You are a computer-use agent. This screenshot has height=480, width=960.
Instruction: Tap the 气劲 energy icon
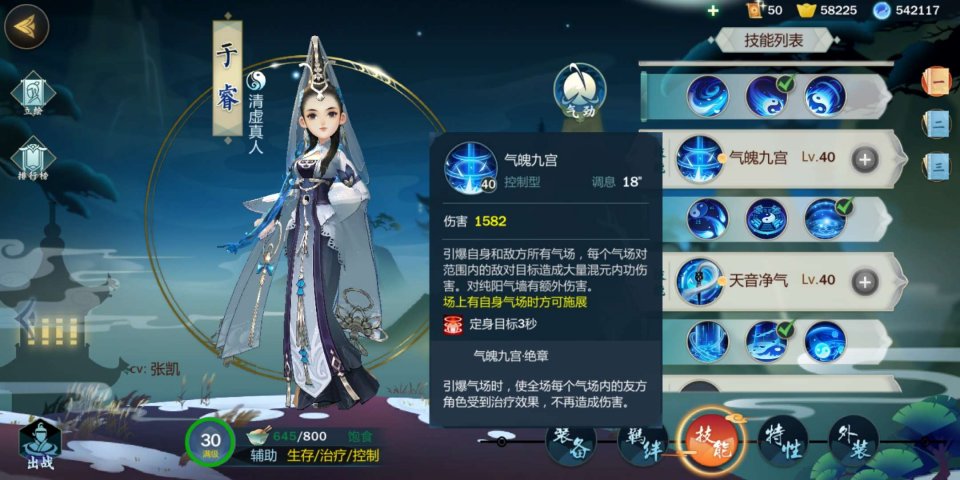tap(581, 90)
